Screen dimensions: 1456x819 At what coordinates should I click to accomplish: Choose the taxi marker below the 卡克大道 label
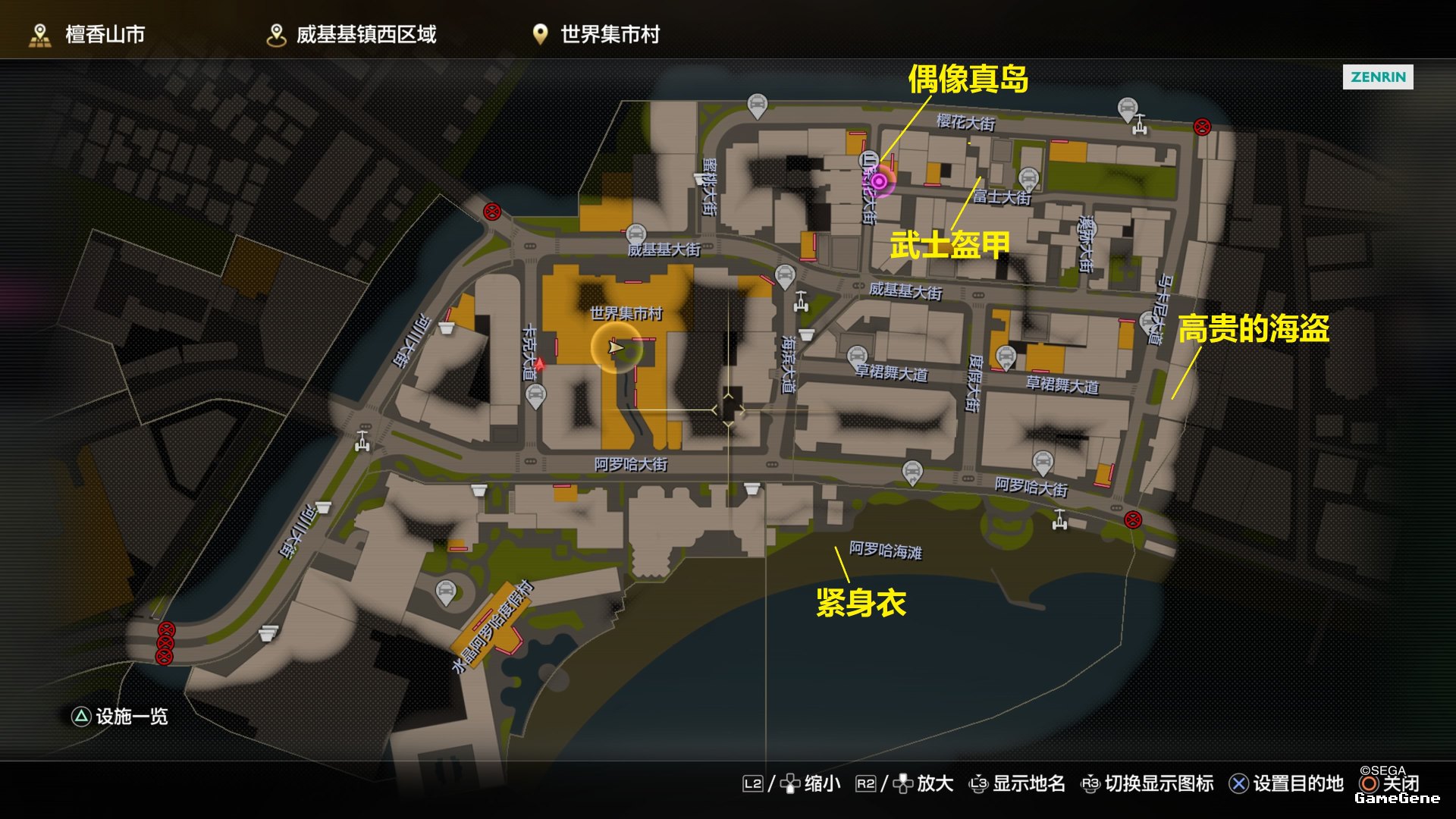tap(535, 394)
